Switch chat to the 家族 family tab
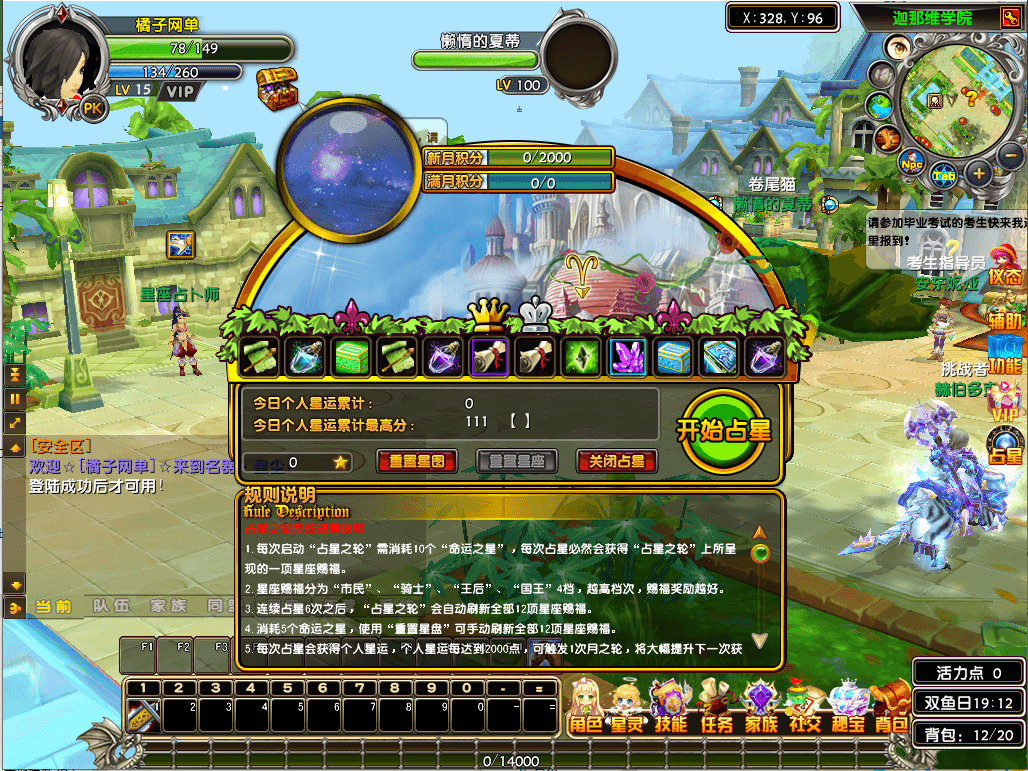This screenshot has height=771, width=1028. click(x=168, y=606)
